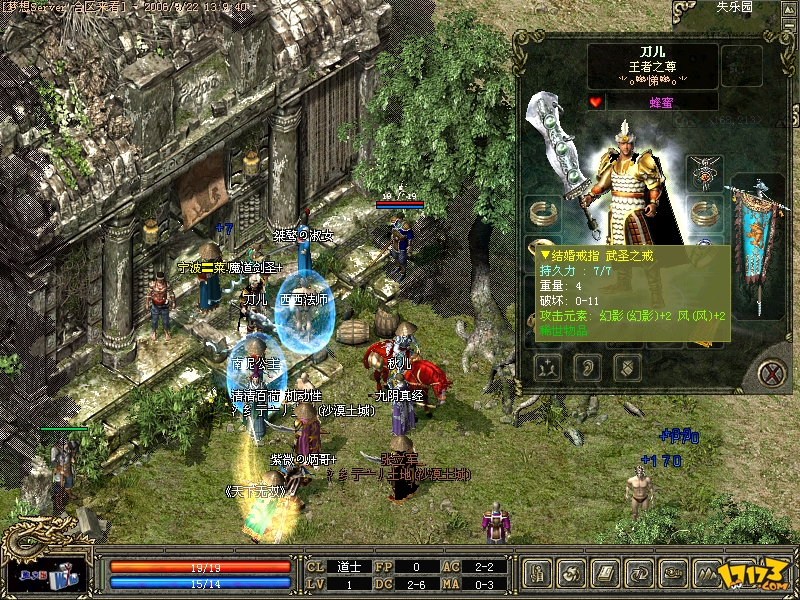Screen dimensions: 800x600
Task: Click the looping arrows button on bottom bar
Action: click(639, 574)
